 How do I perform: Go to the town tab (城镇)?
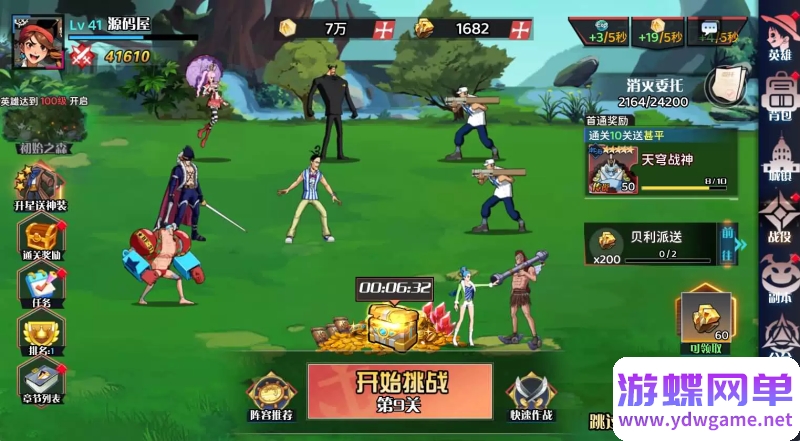pos(779,158)
